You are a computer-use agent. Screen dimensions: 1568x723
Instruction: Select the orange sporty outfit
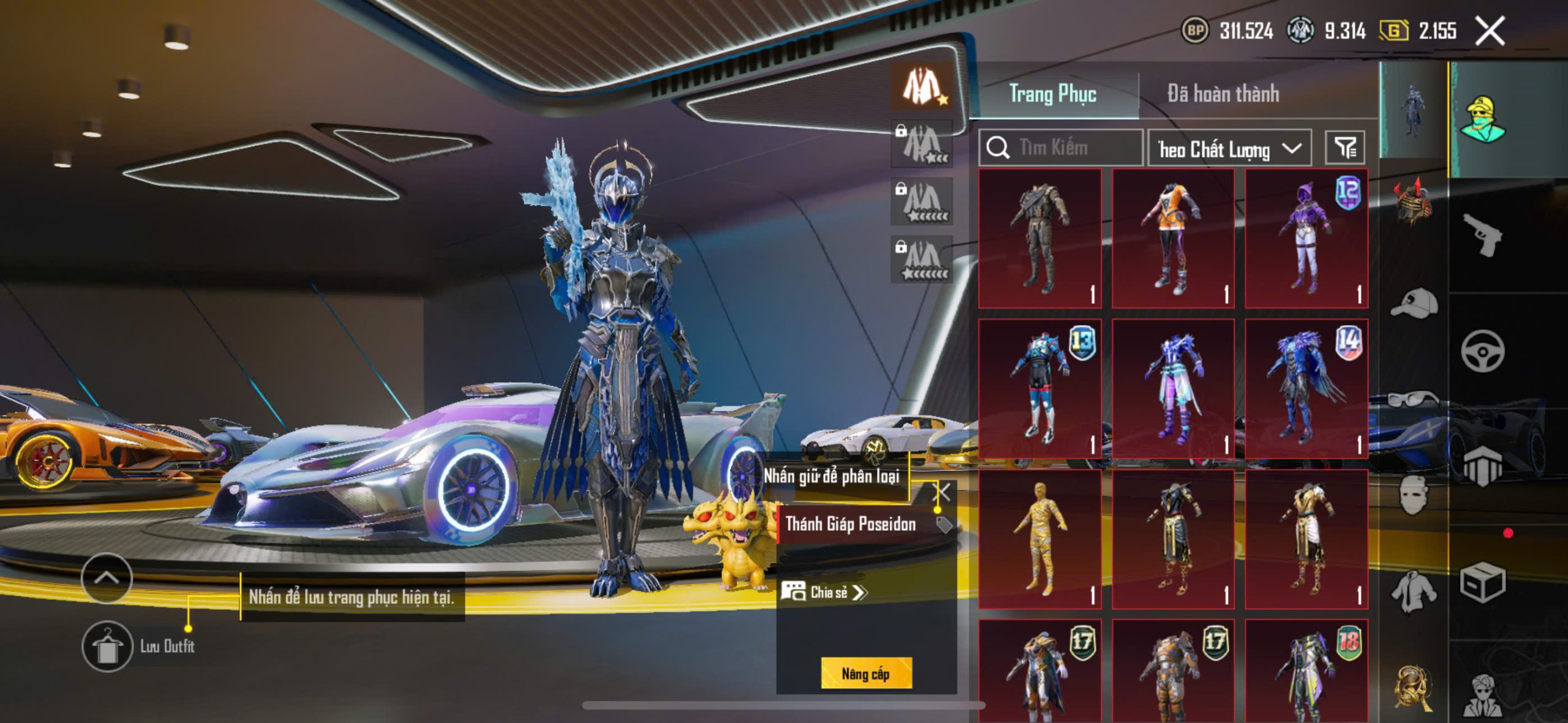[1173, 239]
